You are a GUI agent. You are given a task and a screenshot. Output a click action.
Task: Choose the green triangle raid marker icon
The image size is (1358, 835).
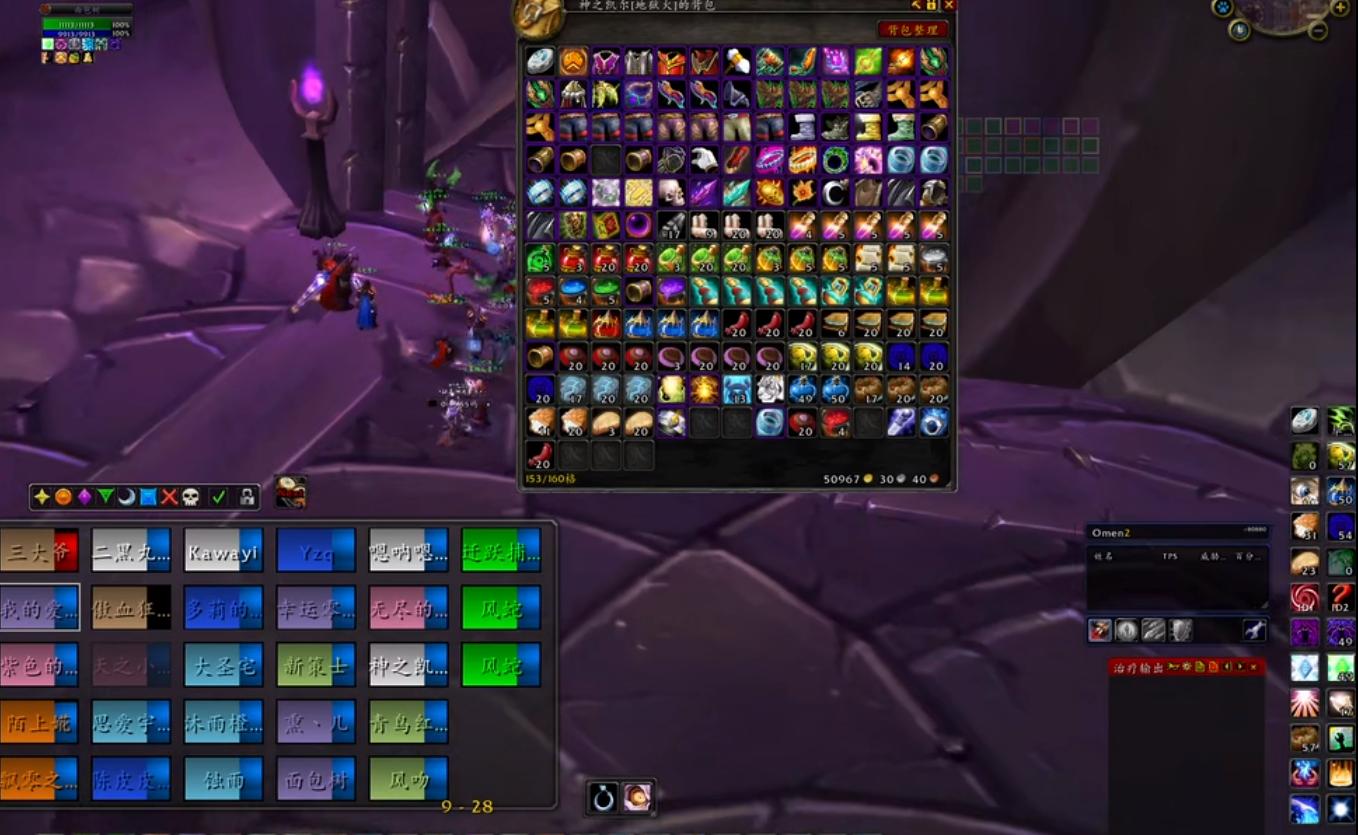click(106, 495)
